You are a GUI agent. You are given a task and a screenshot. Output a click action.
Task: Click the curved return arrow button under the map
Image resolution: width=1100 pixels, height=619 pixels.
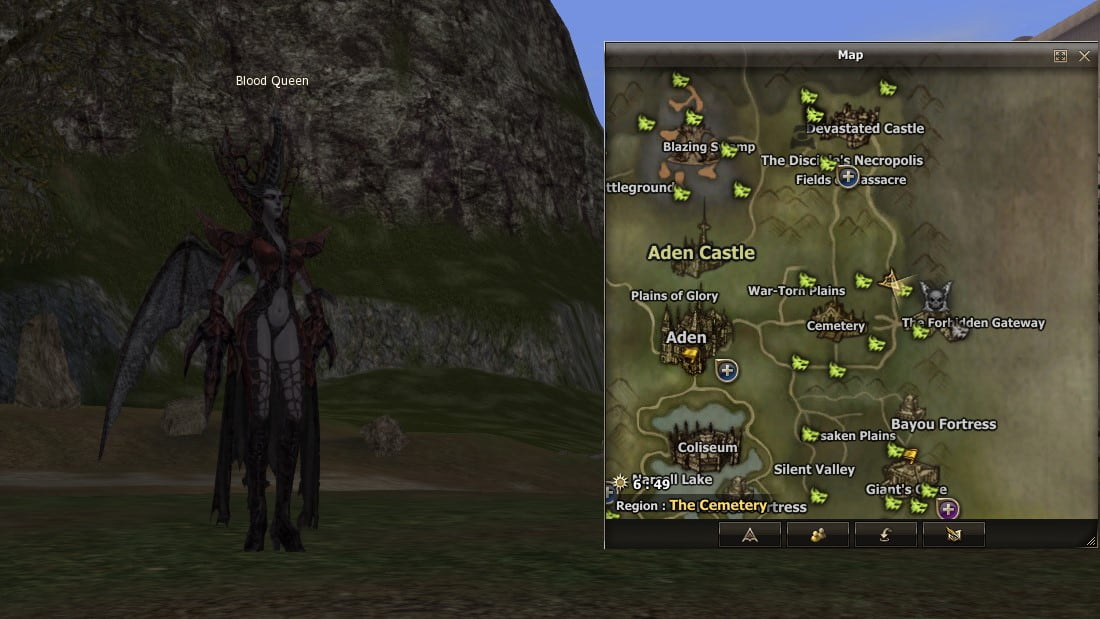[x=886, y=534]
